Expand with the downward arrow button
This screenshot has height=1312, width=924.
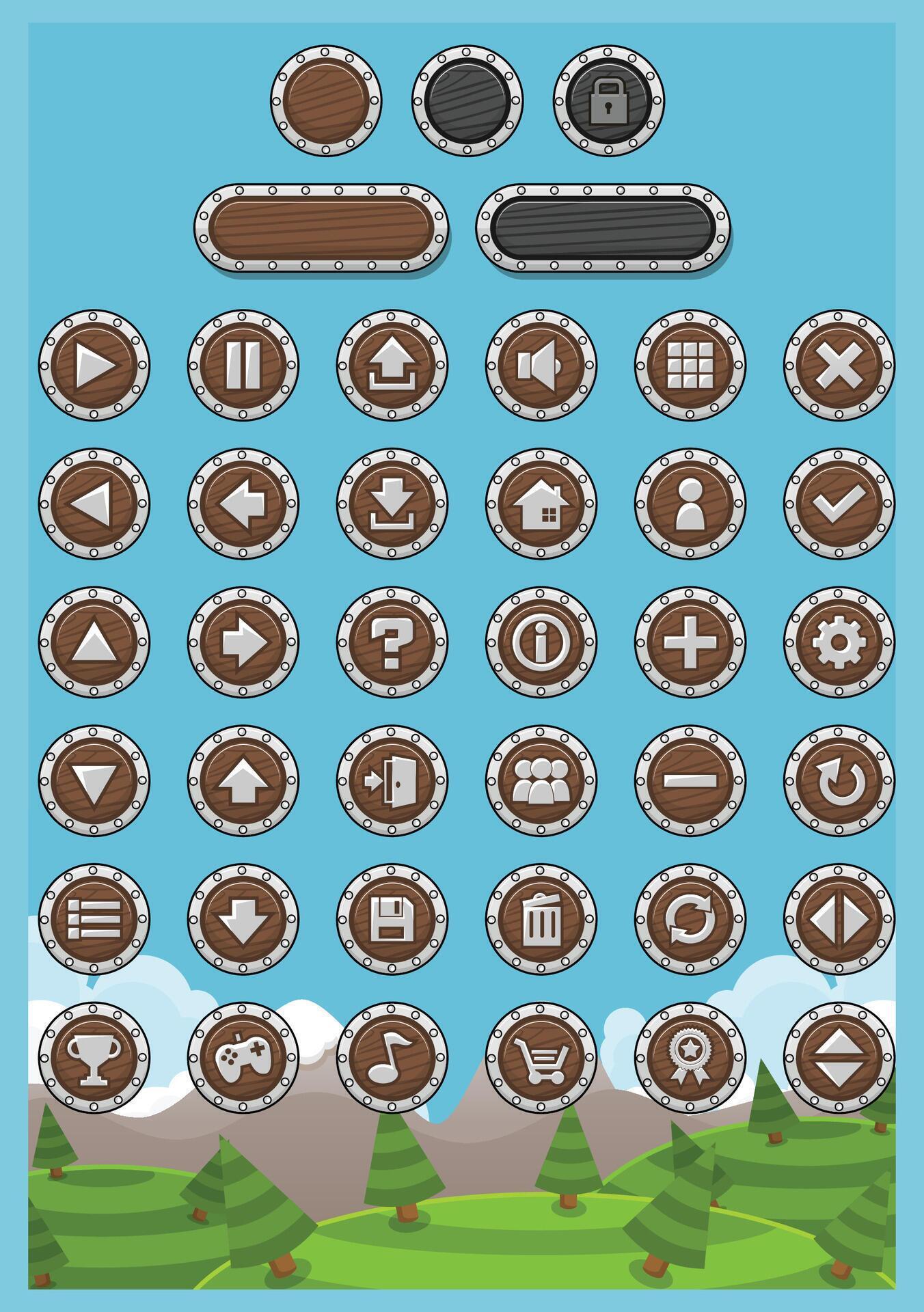tap(243, 920)
